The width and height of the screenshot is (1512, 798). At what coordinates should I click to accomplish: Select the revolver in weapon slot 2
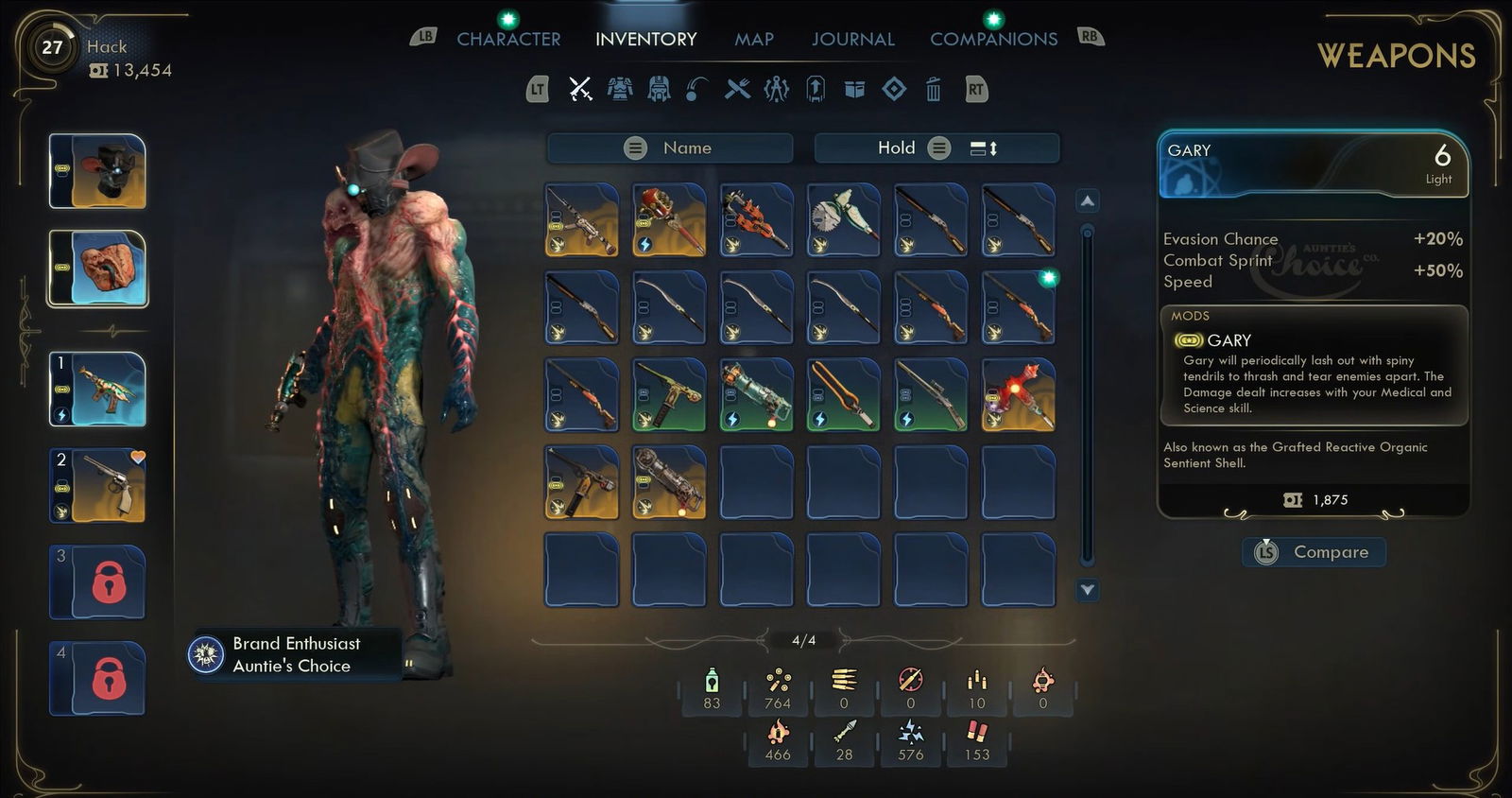(98, 485)
